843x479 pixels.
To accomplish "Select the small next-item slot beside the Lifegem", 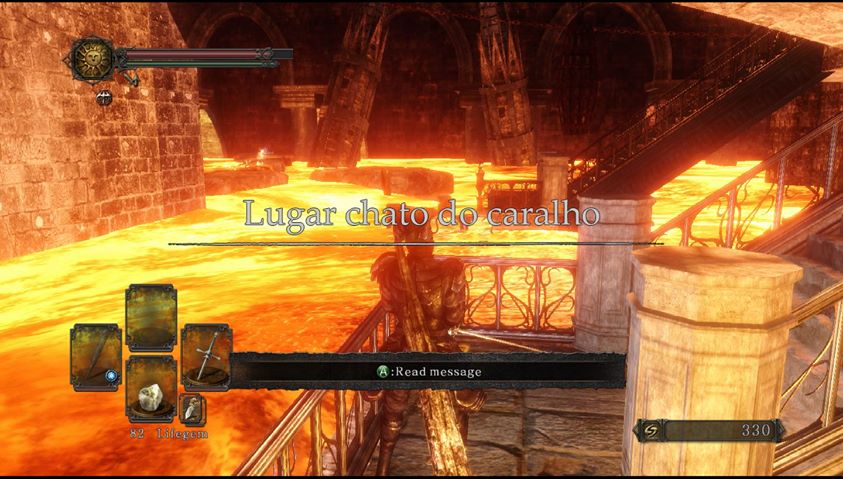I will pos(192,409).
